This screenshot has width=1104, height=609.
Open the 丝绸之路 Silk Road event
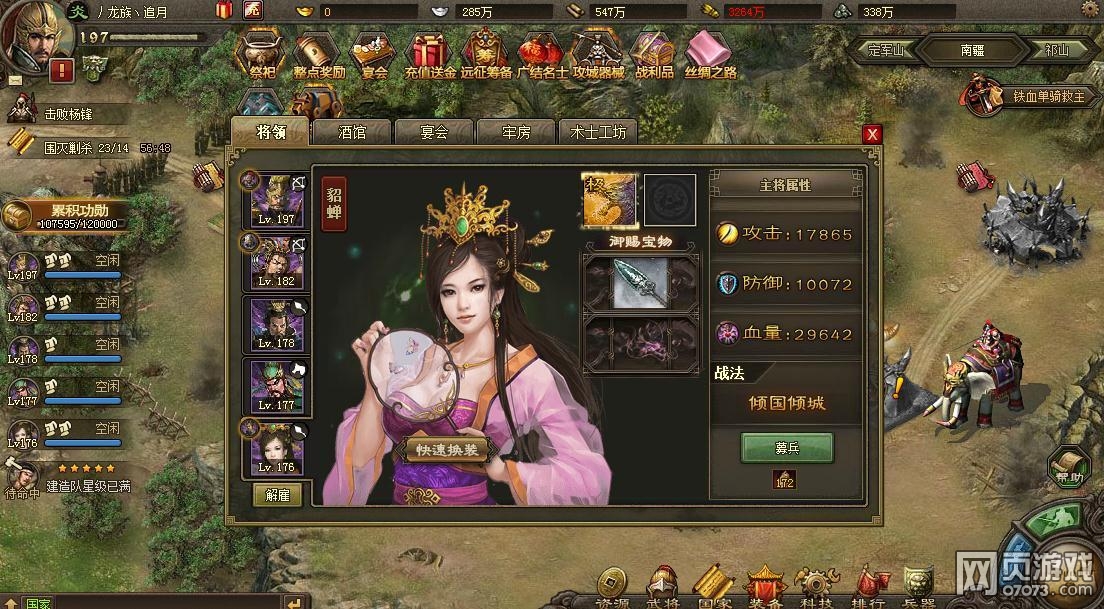pyautogui.click(x=711, y=54)
